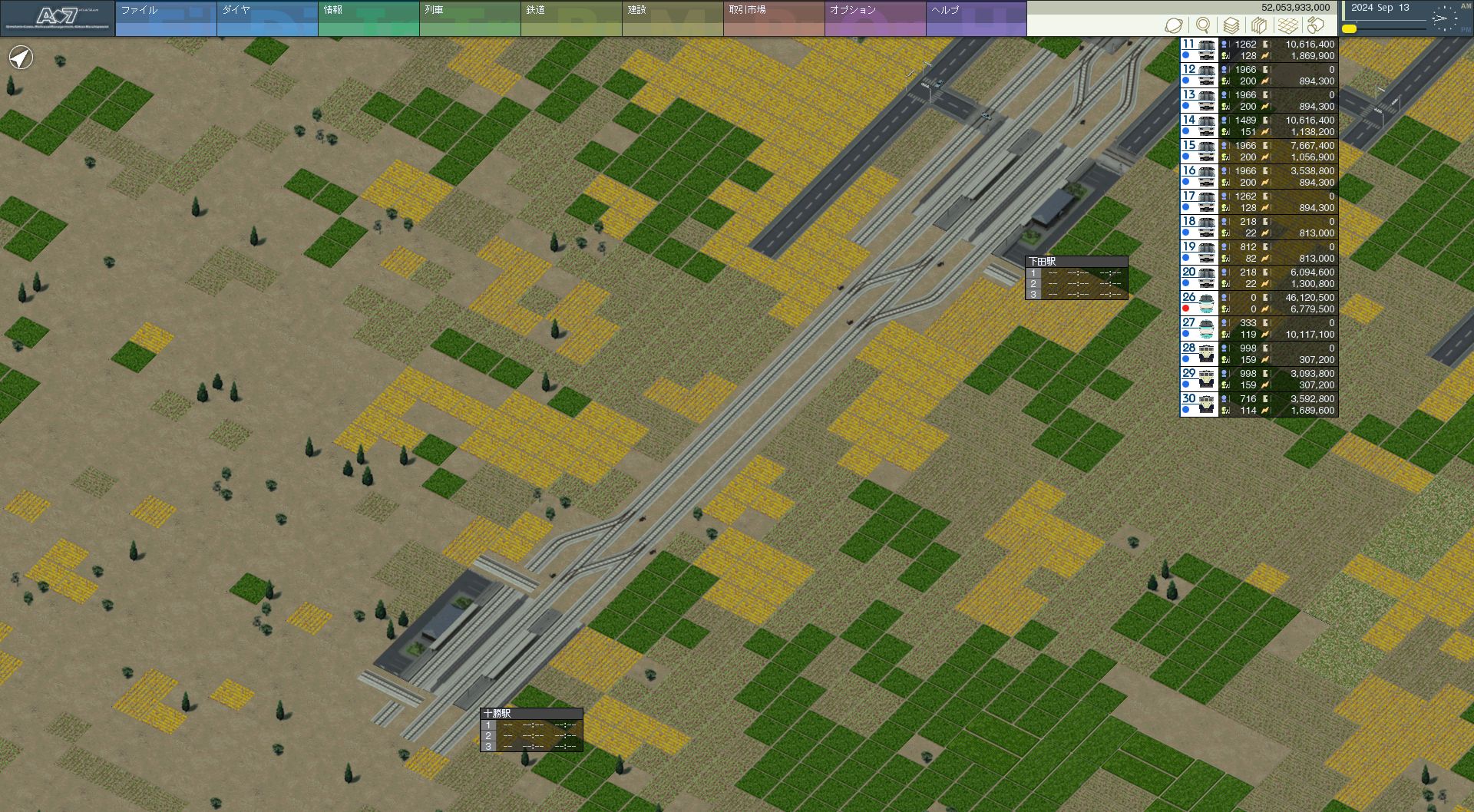Open the 情報 (Information) menu
Viewport: 1474px width, 812px height.
click(368, 18)
